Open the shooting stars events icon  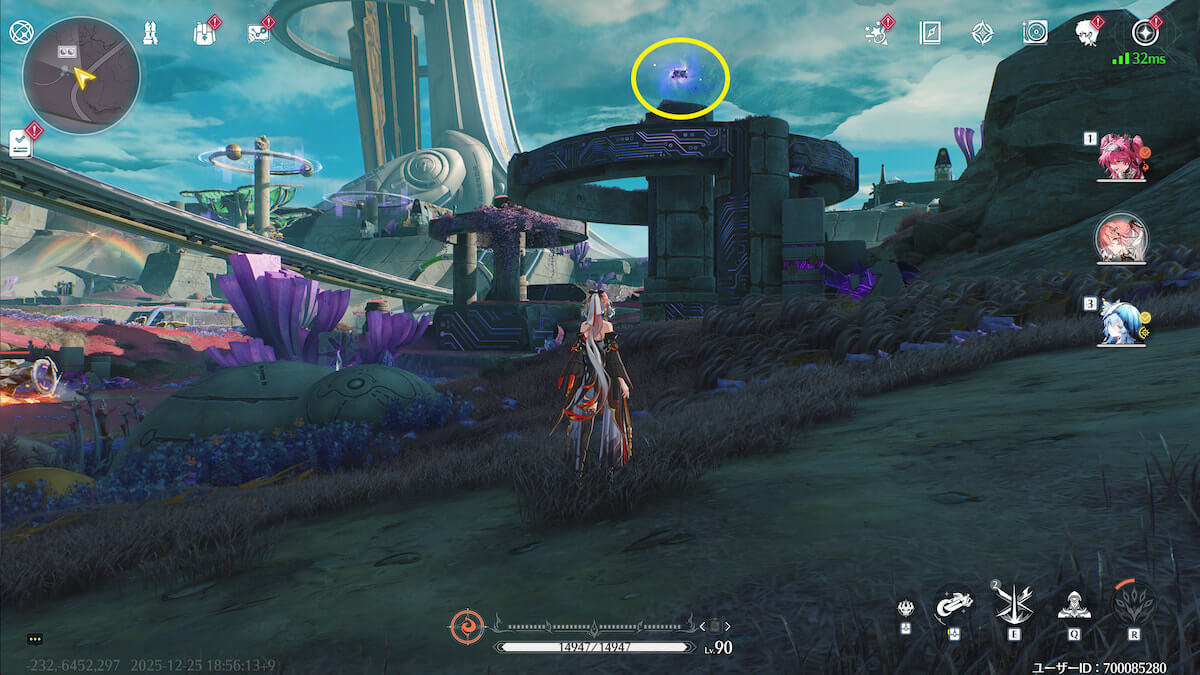coord(877,33)
